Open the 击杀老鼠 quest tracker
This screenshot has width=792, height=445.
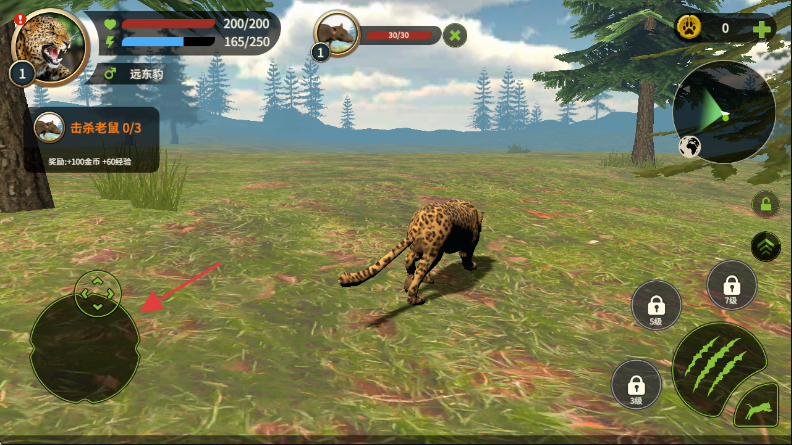pyautogui.click(x=92, y=139)
